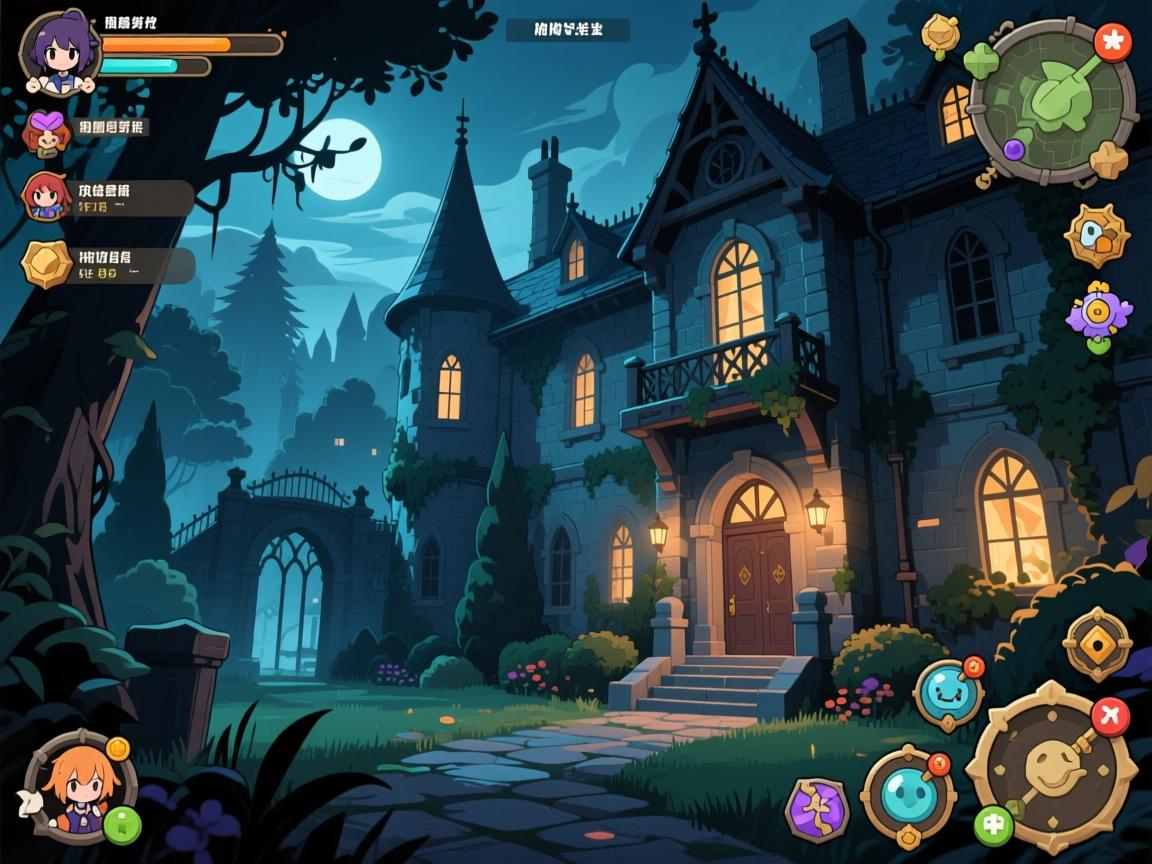Viewport: 1152px width, 864px height.
Task: Select the red-haired party member entry
Action: 47,196
